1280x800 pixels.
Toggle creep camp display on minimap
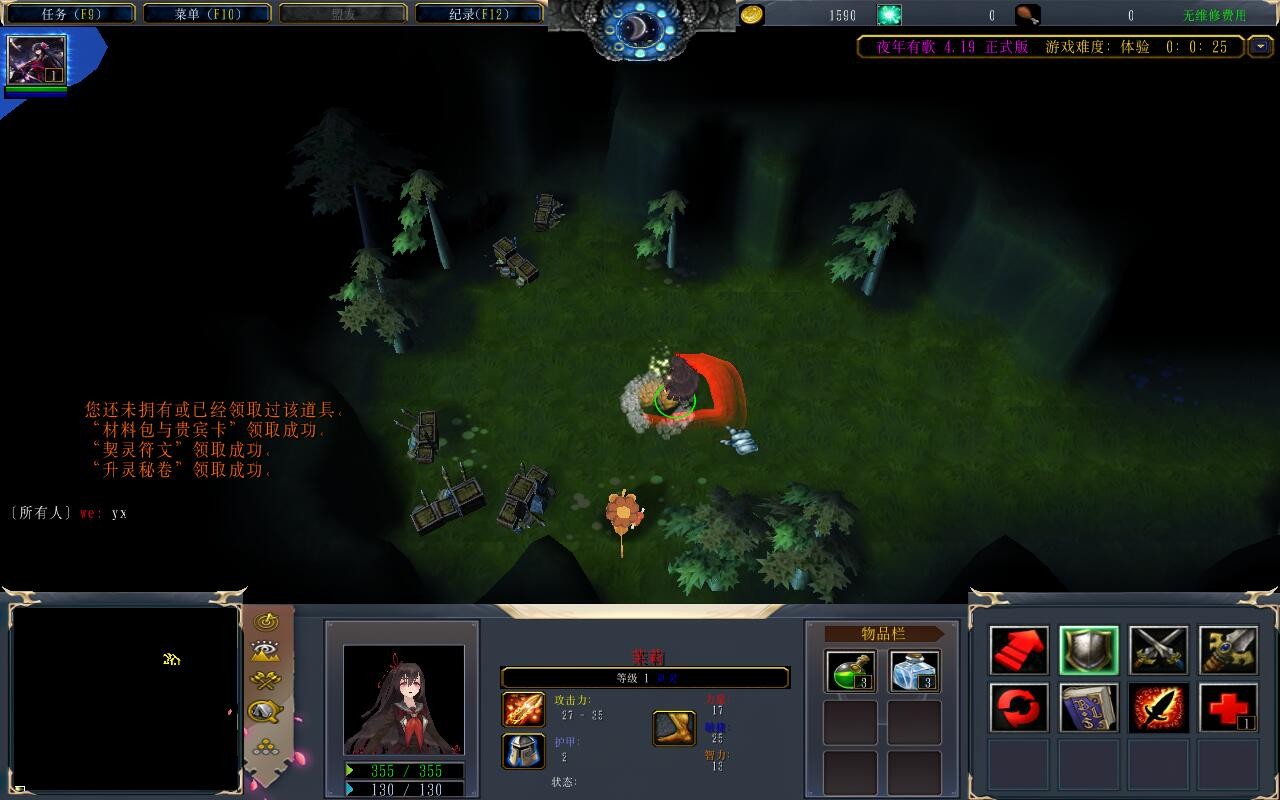tap(266, 711)
